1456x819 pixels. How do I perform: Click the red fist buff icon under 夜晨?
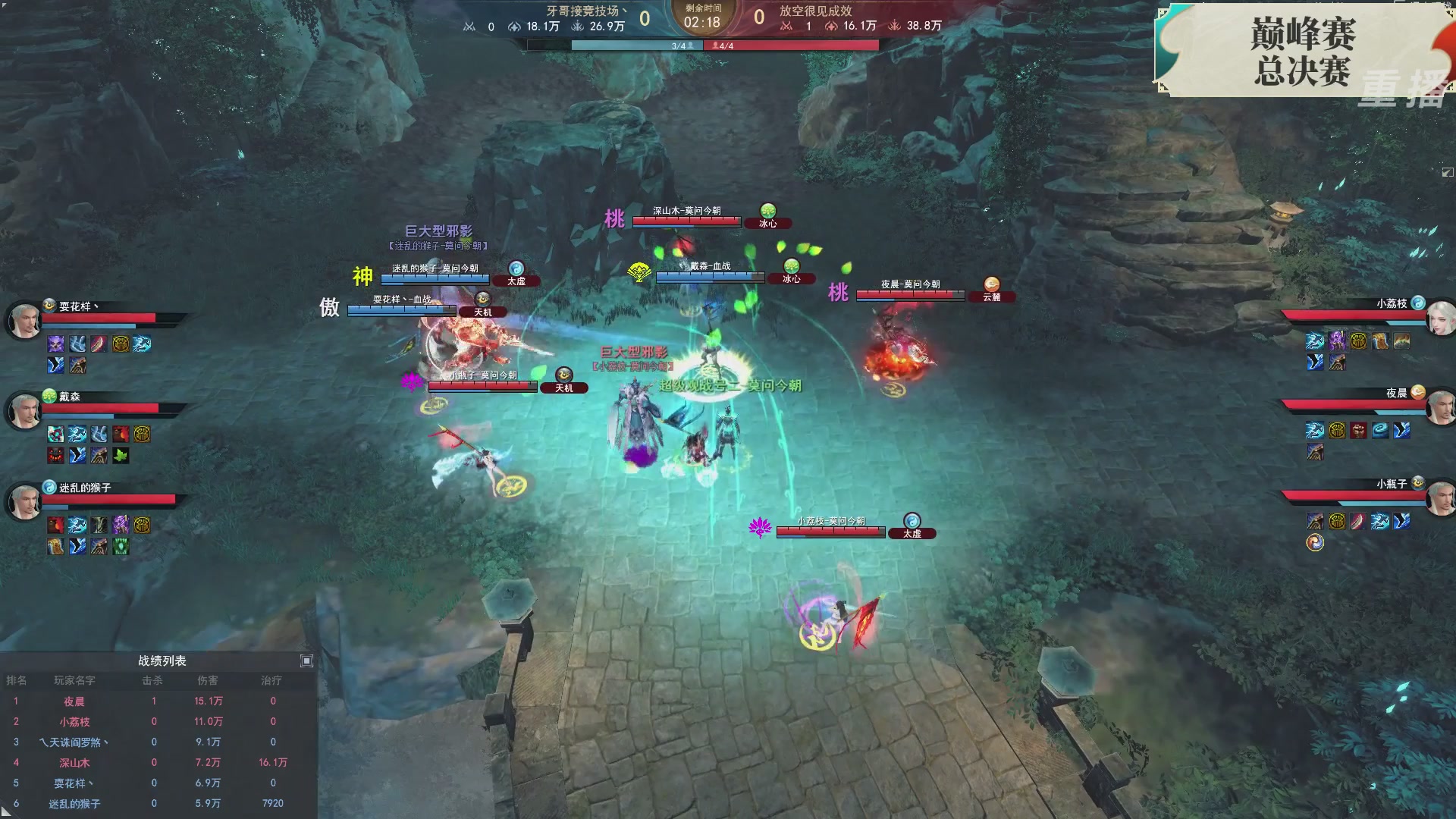tap(1359, 431)
